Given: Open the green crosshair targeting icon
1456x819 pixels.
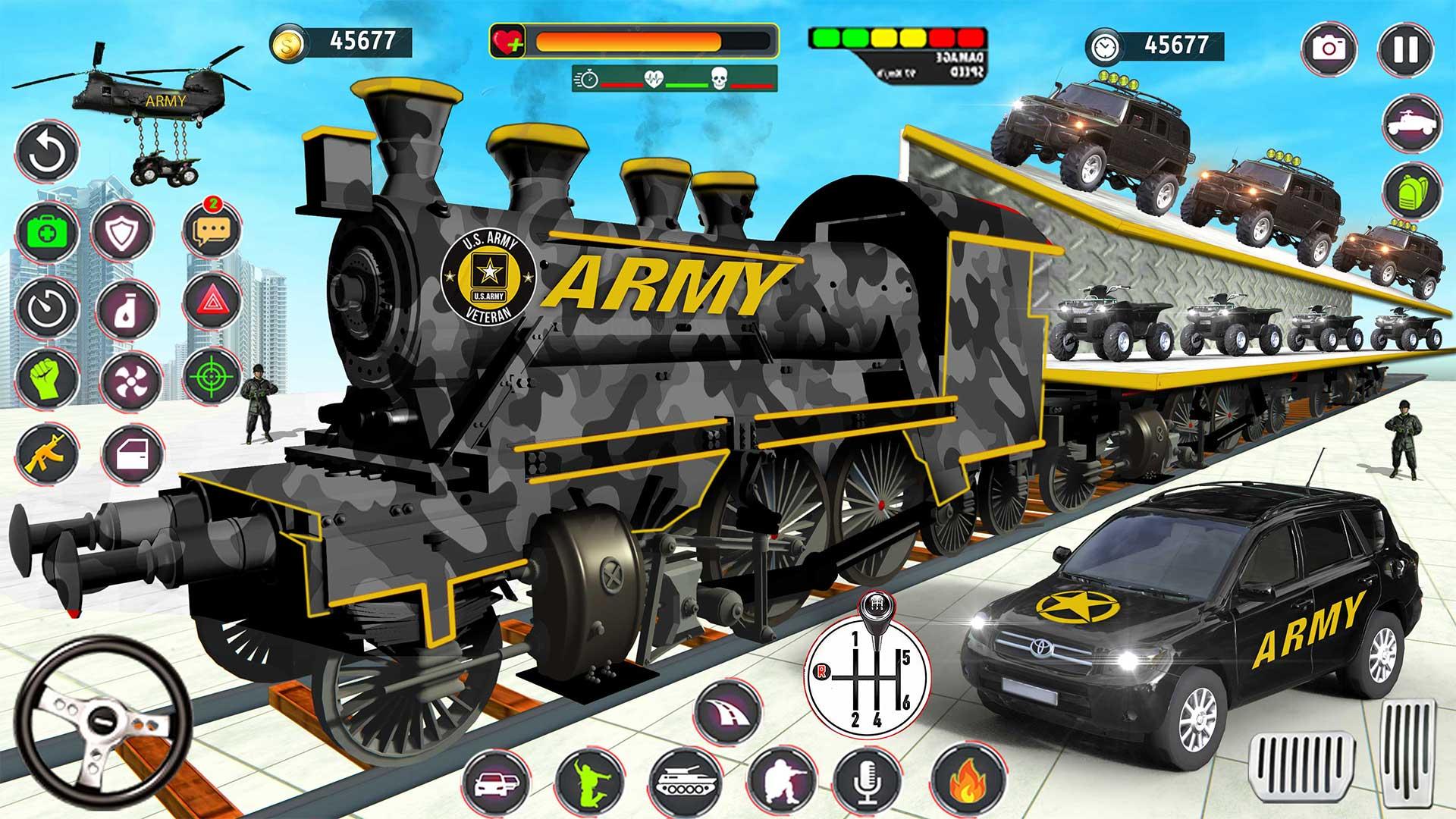Looking at the screenshot, I should pos(211,377).
